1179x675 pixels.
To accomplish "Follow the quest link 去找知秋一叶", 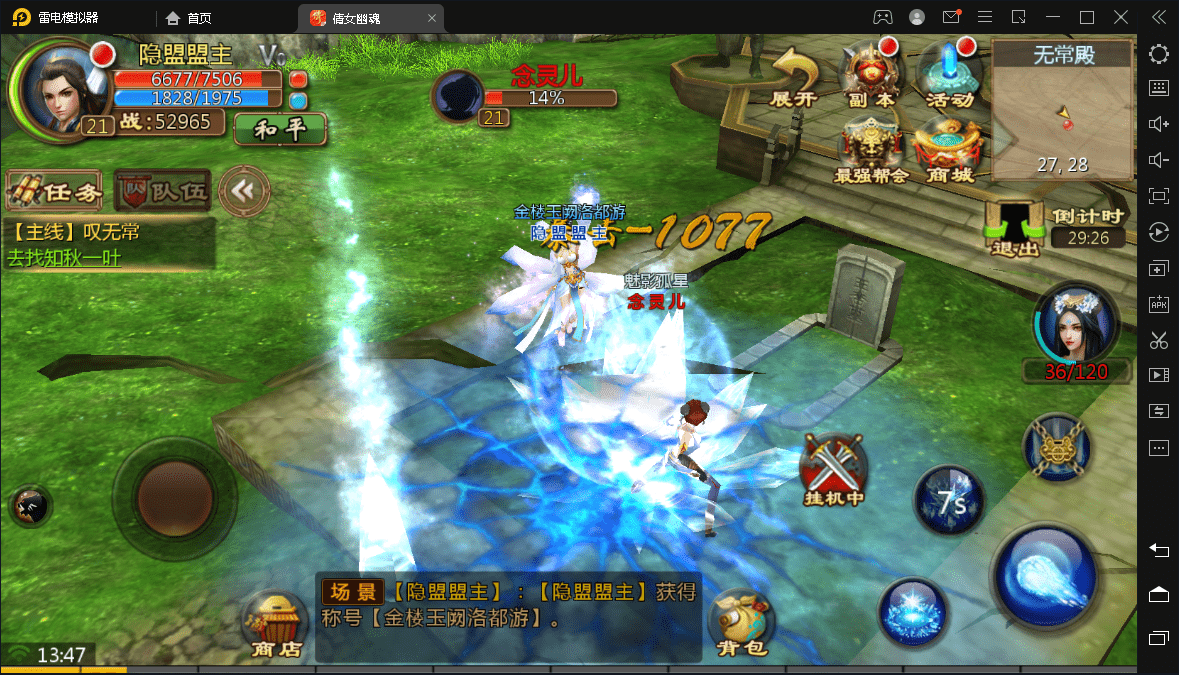I will (78, 257).
